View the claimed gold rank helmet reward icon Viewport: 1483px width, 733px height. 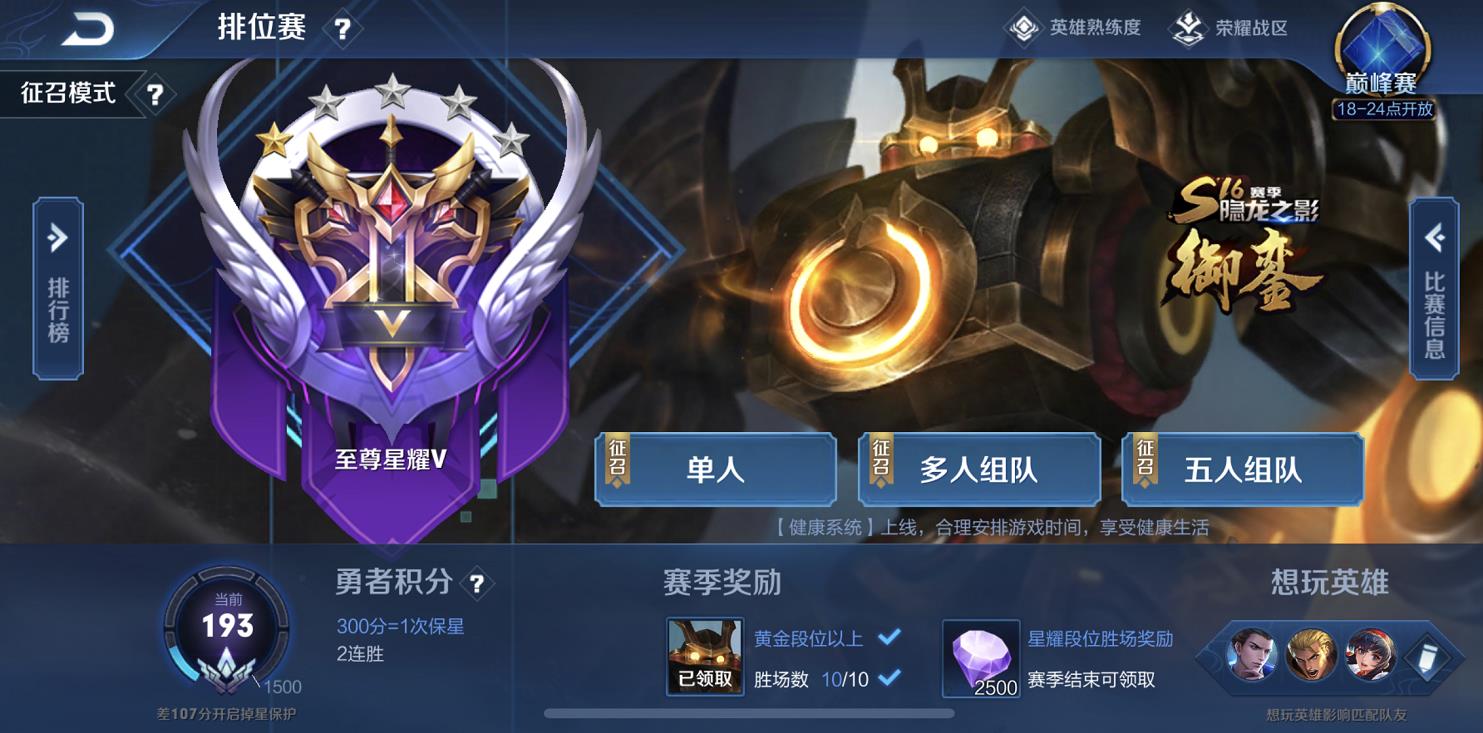point(703,654)
